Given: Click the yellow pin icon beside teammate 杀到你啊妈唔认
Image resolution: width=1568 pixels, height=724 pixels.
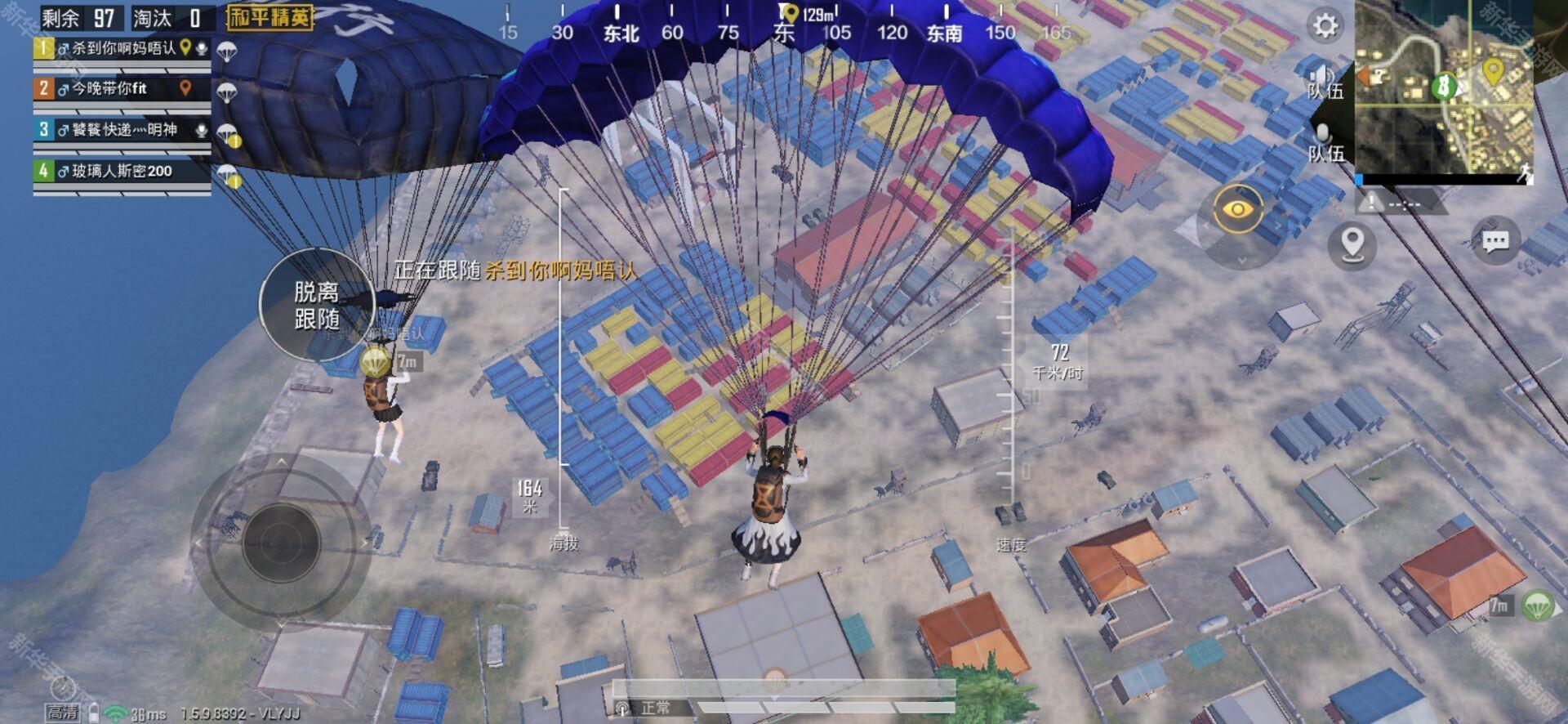Looking at the screenshot, I should [x=185, y=47].
